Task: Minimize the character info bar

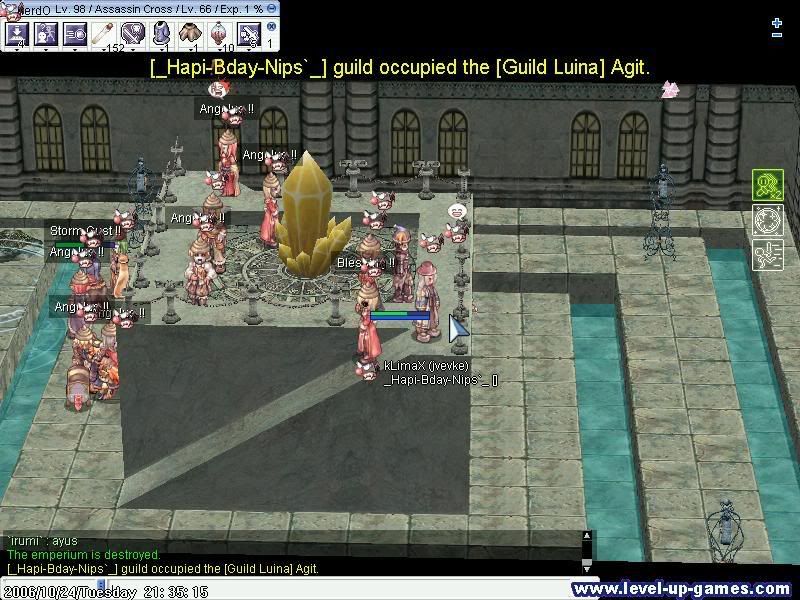Action: click(272, 8)
